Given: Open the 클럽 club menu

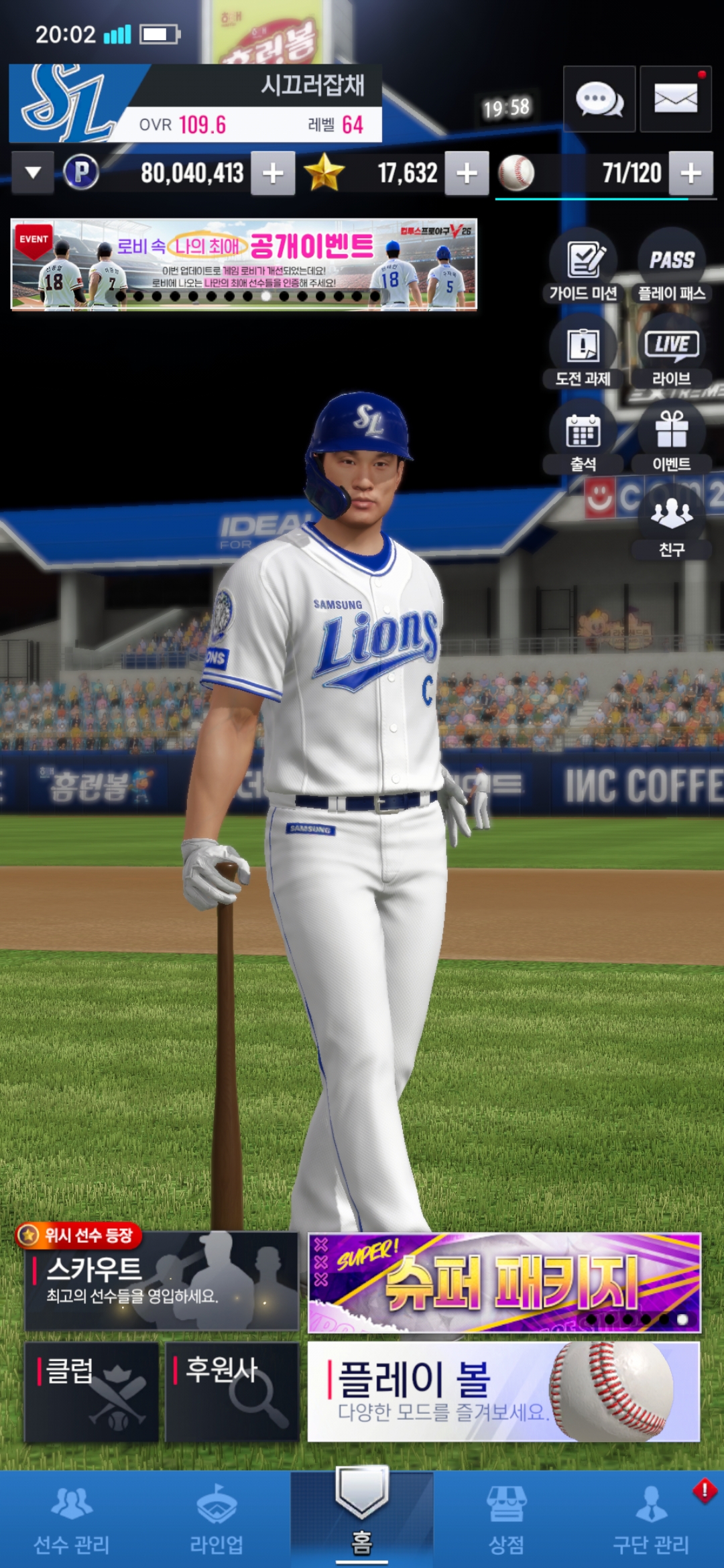Looking at the screenshot, I should pos(92,1391).
